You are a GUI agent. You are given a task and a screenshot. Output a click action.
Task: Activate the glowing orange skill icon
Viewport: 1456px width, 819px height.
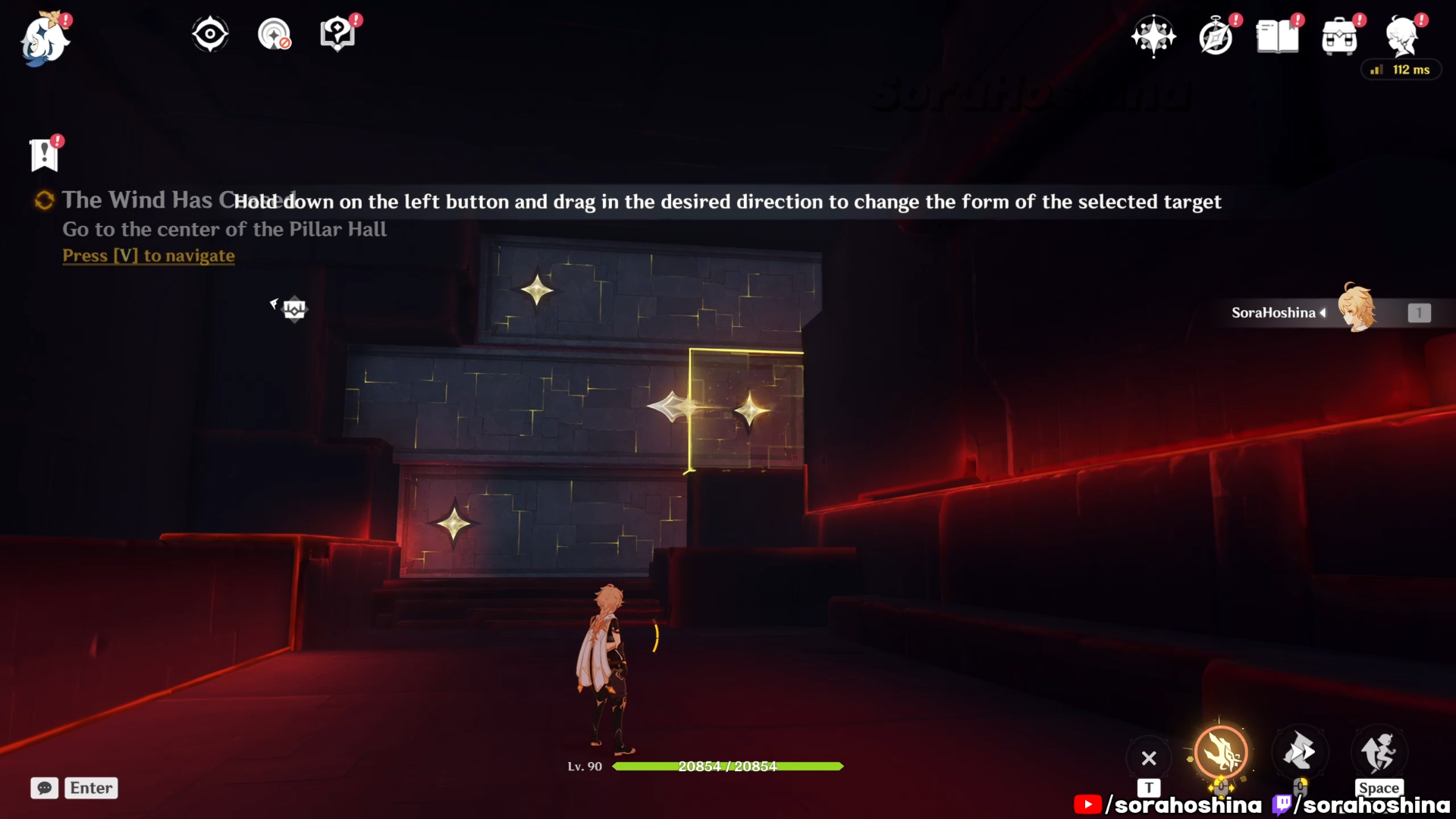point(1221,752)
